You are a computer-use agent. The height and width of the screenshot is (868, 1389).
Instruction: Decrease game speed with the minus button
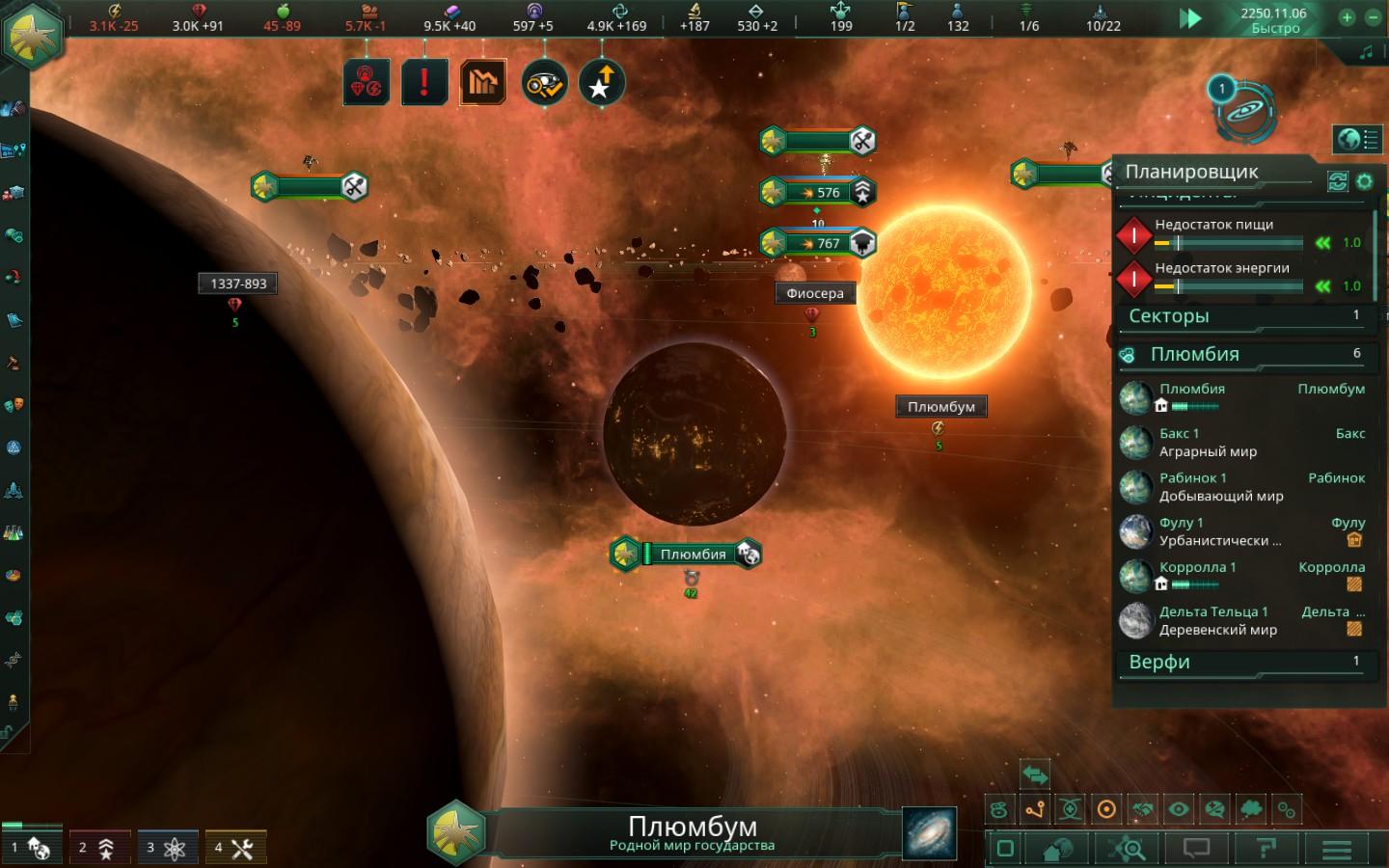pos(1373,17)
